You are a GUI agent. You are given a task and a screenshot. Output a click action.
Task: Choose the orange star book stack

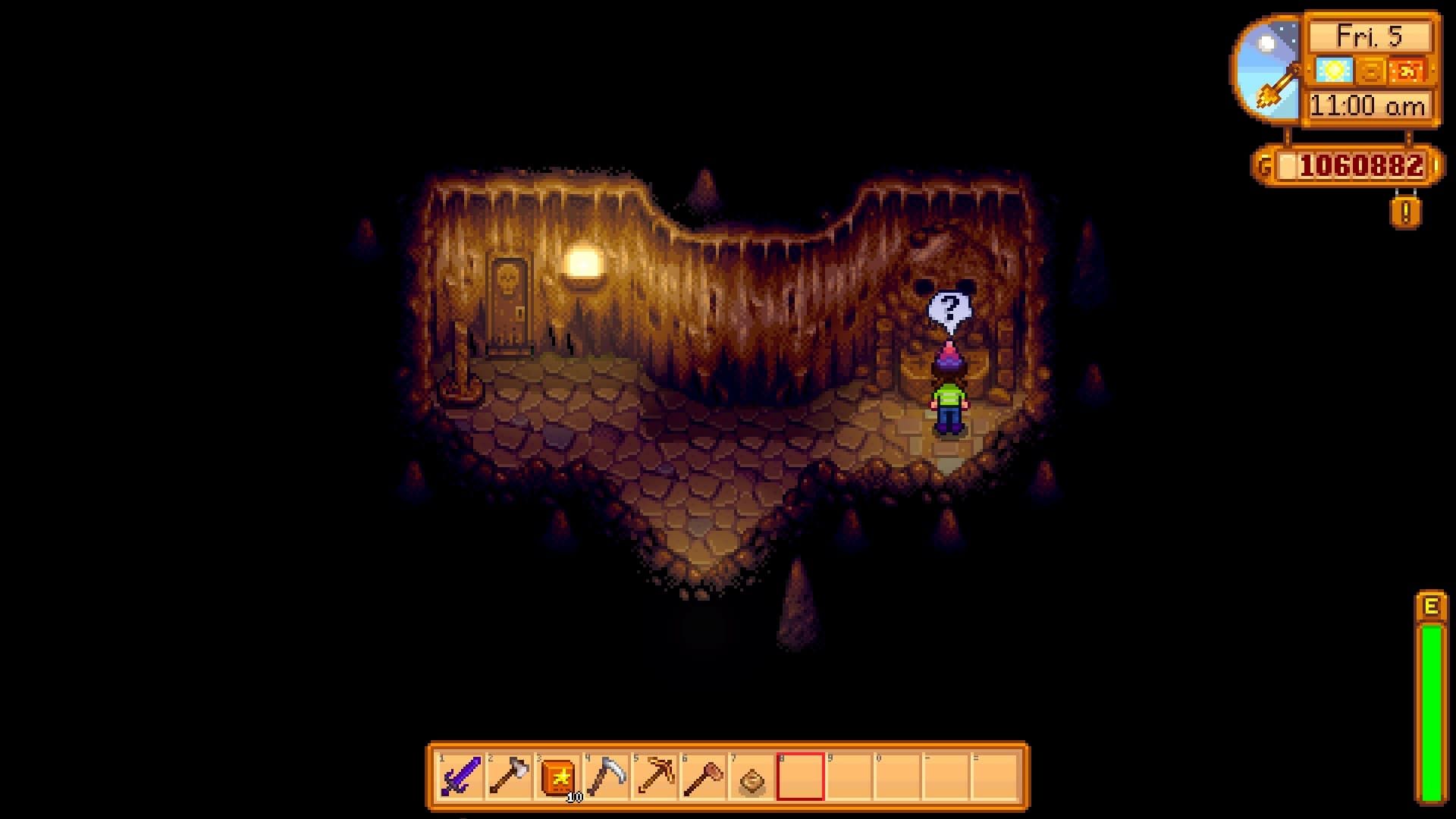pos(557,777)
